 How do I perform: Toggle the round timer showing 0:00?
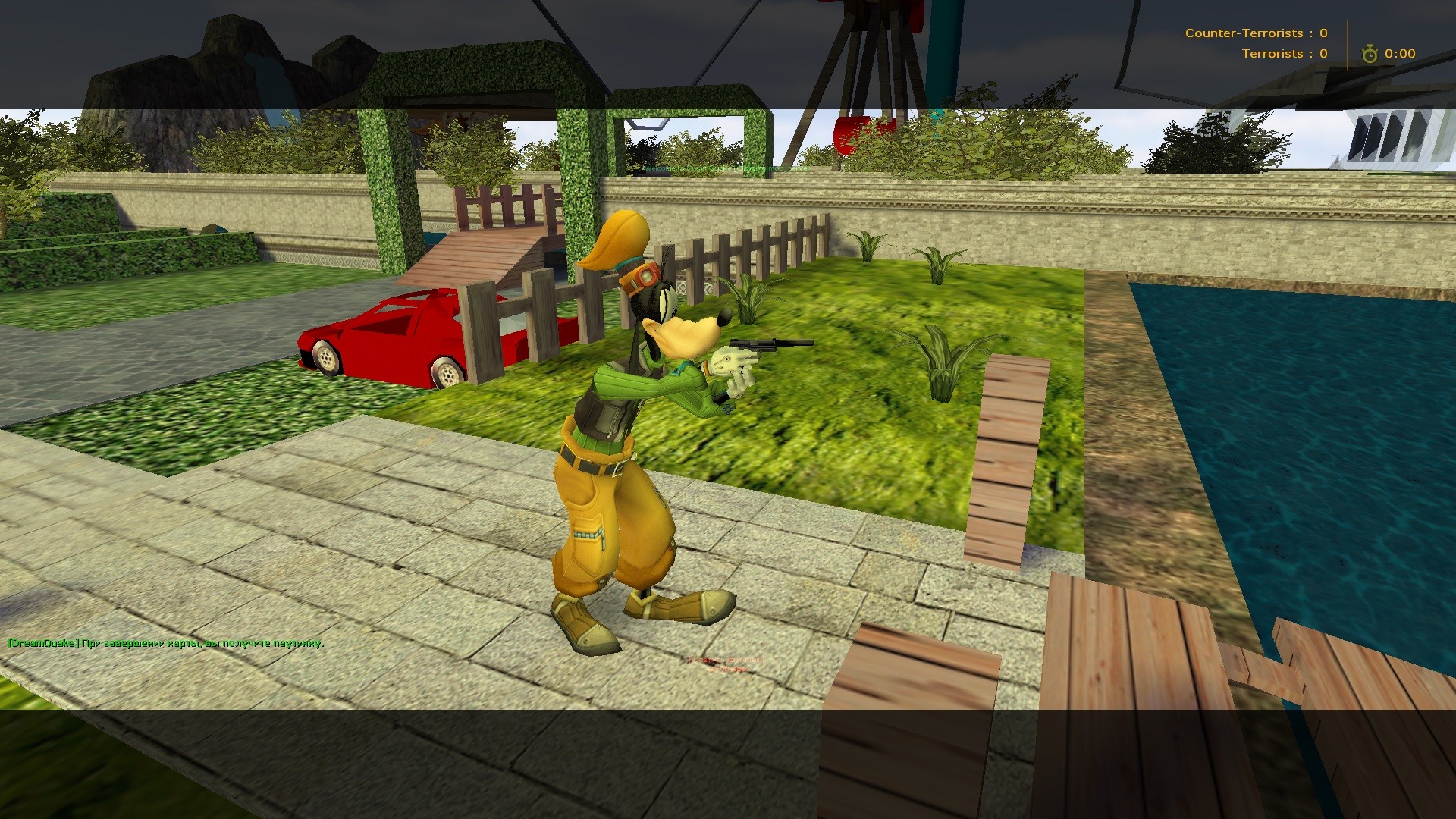1400,53
